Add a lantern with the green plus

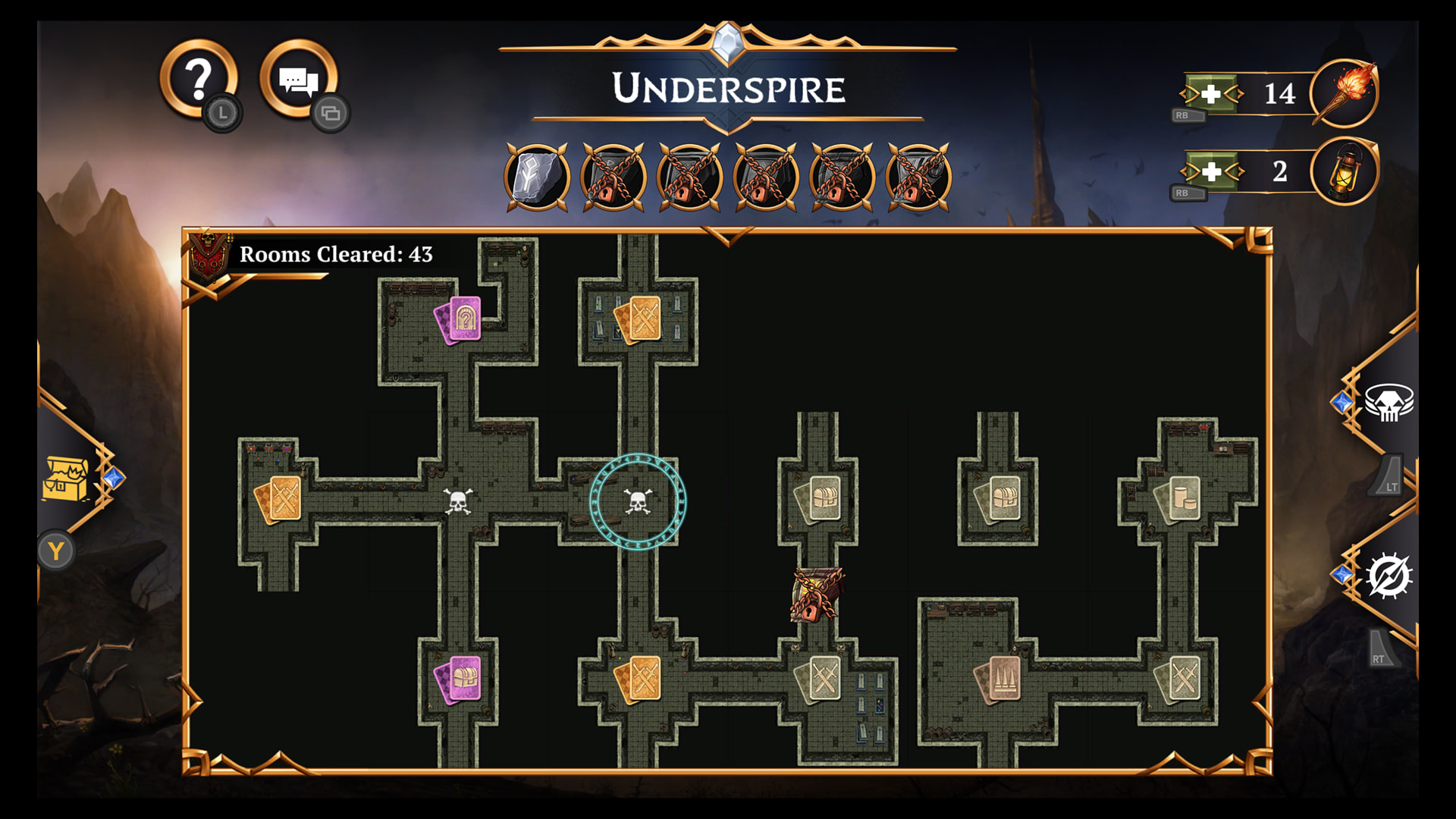(1211, 171)
